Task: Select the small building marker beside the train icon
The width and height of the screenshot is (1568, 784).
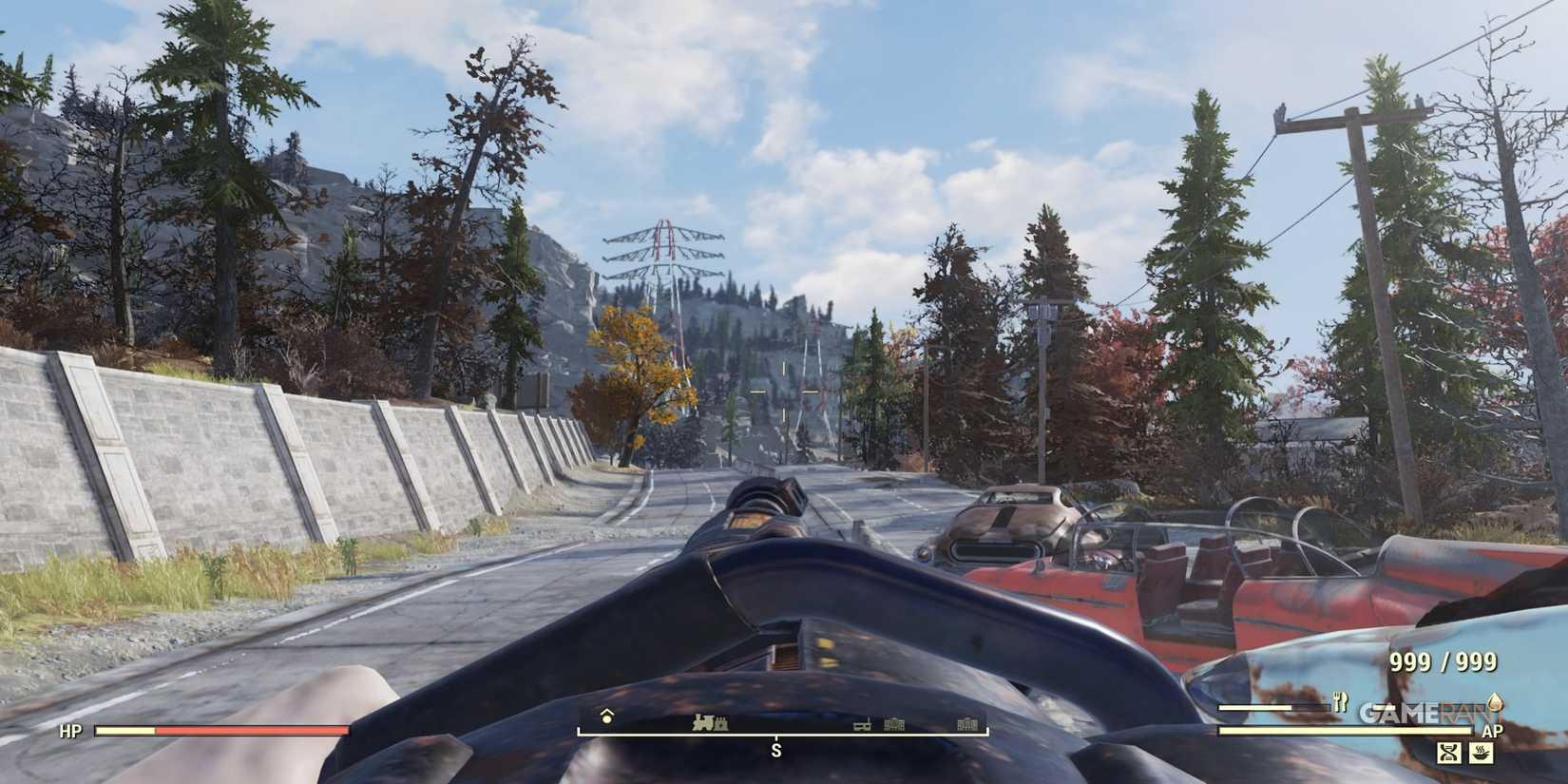Action: pyautogui.click(x=722, y=722)
